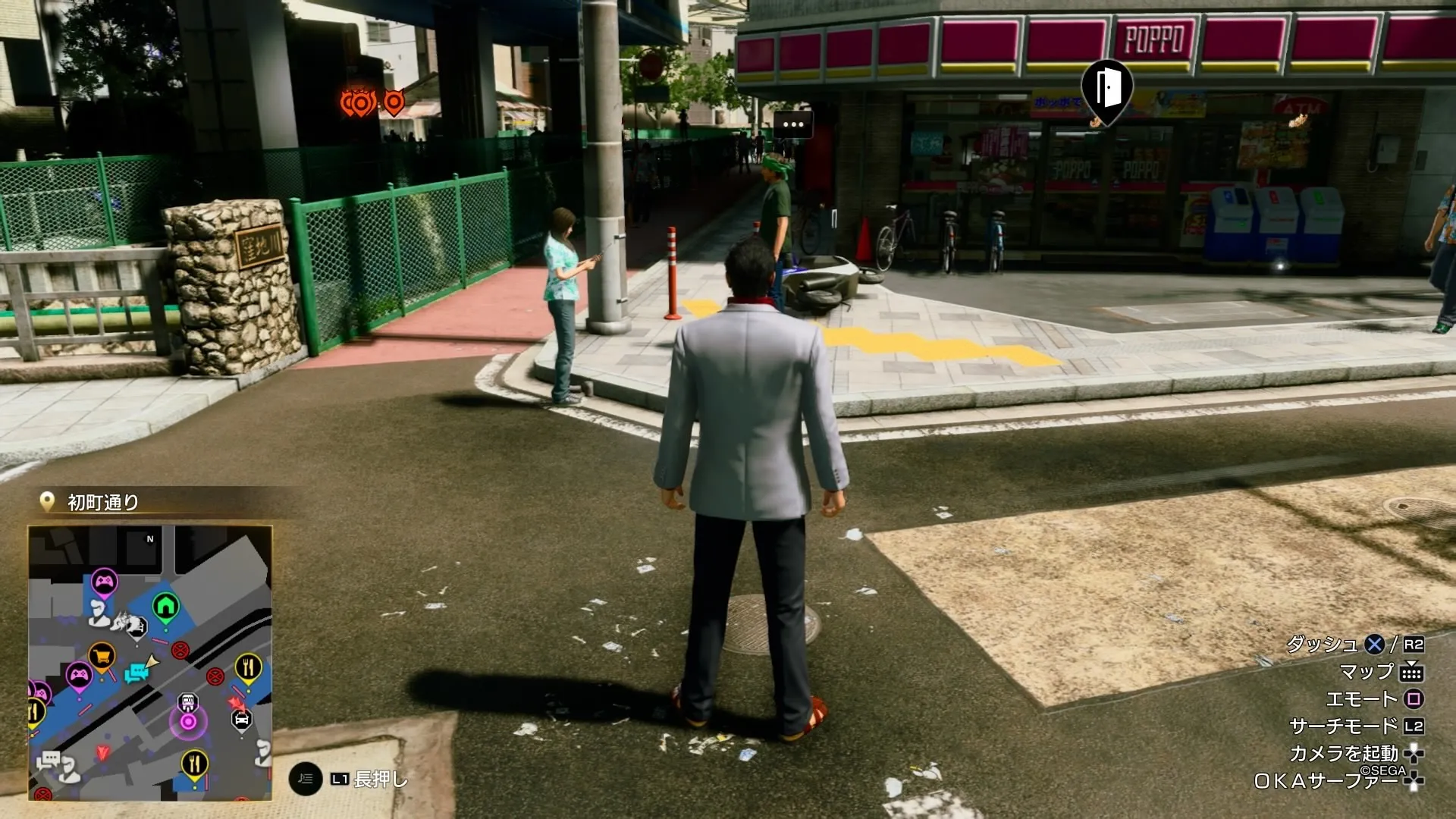Select the magenta destination target on minimap
Viewport: 1456px width, 819px height.
(188, 722)
